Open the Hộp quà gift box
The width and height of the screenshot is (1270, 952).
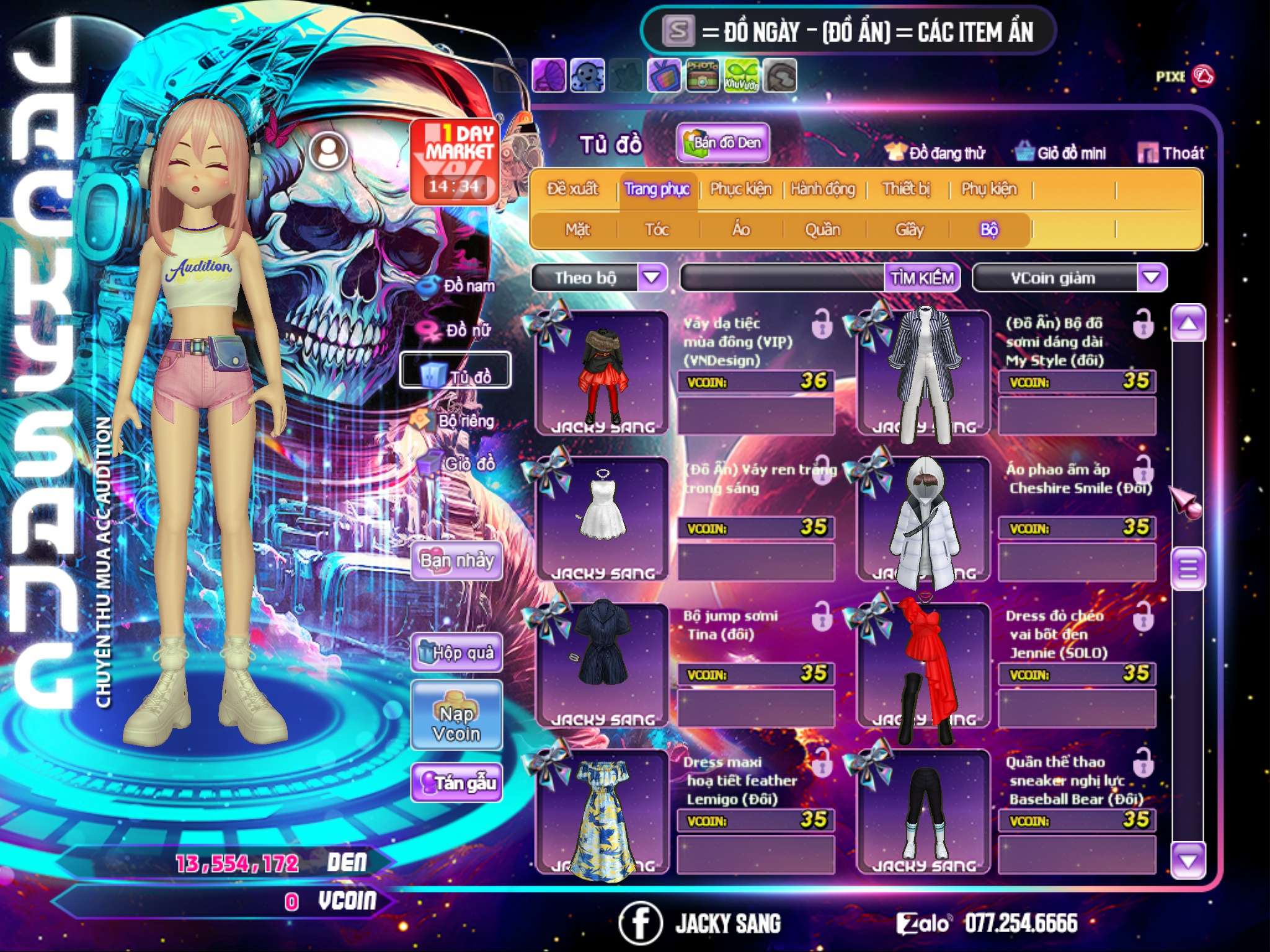click(456, 653)
